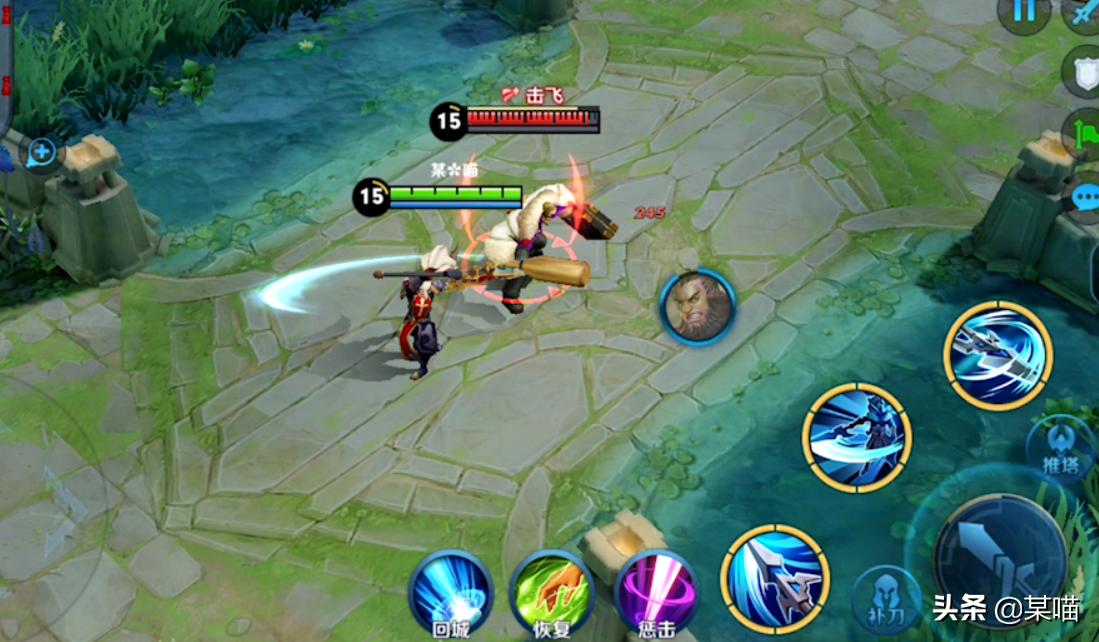Cast the 惩击 smite spell
Image resolution: width=1099 pixels, height=642 pixels.
tap(656, 590)
